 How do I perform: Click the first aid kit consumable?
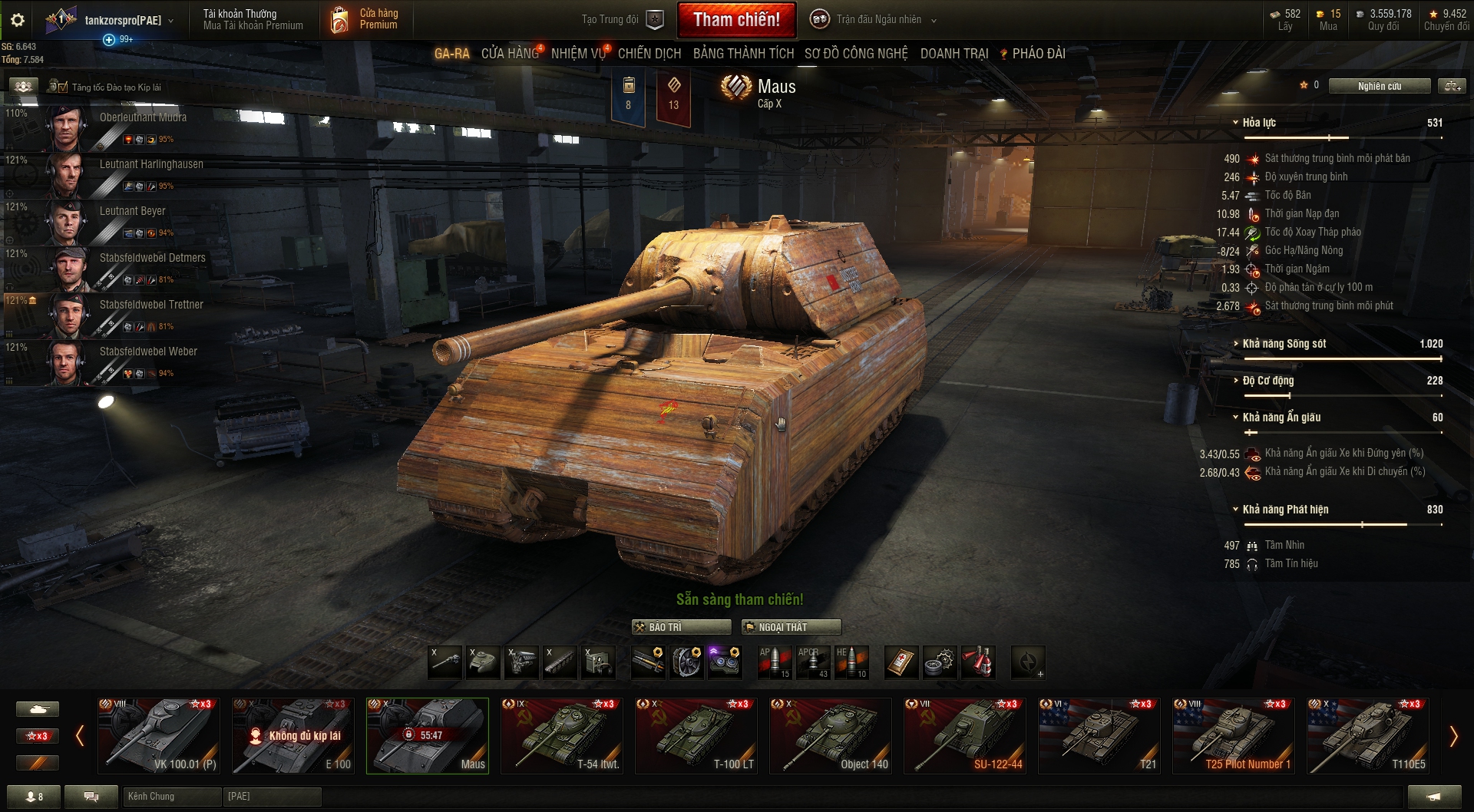point(902,662)
